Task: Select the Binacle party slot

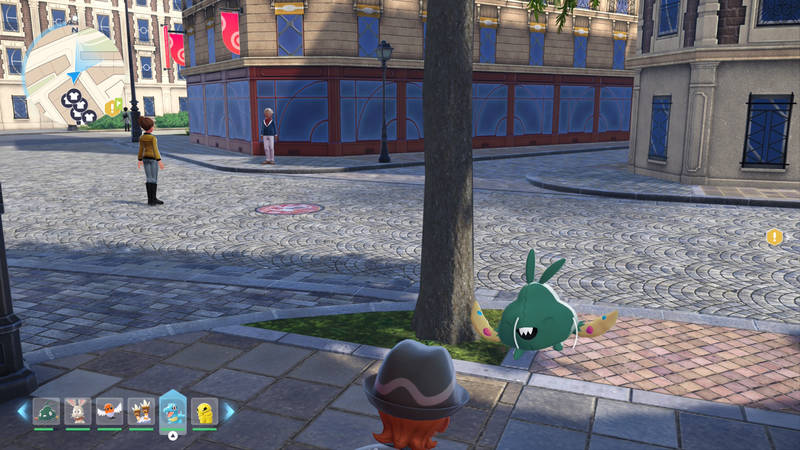Action: [x=141, y=411]
